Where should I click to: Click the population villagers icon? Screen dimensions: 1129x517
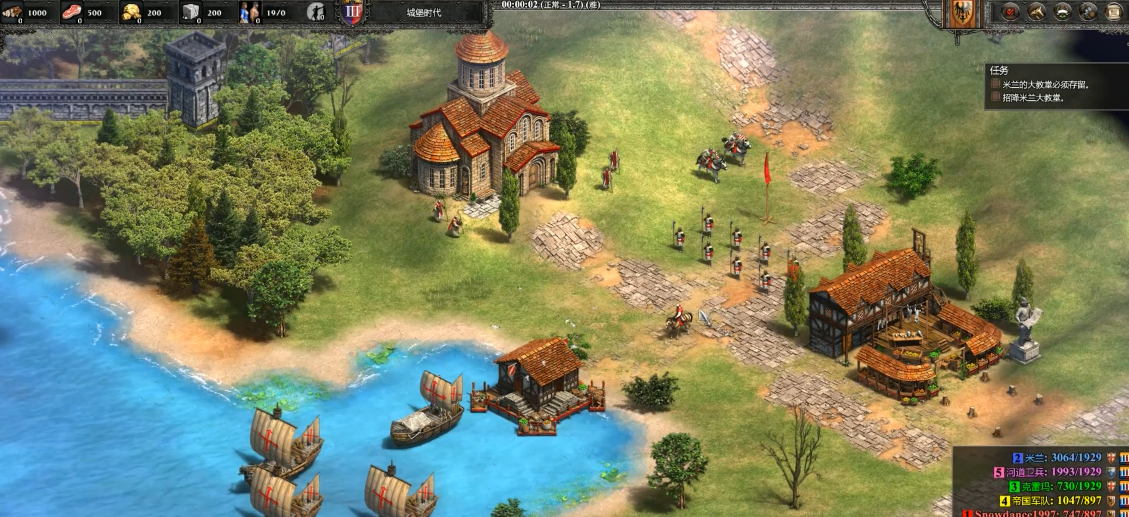tap(248, 12)
